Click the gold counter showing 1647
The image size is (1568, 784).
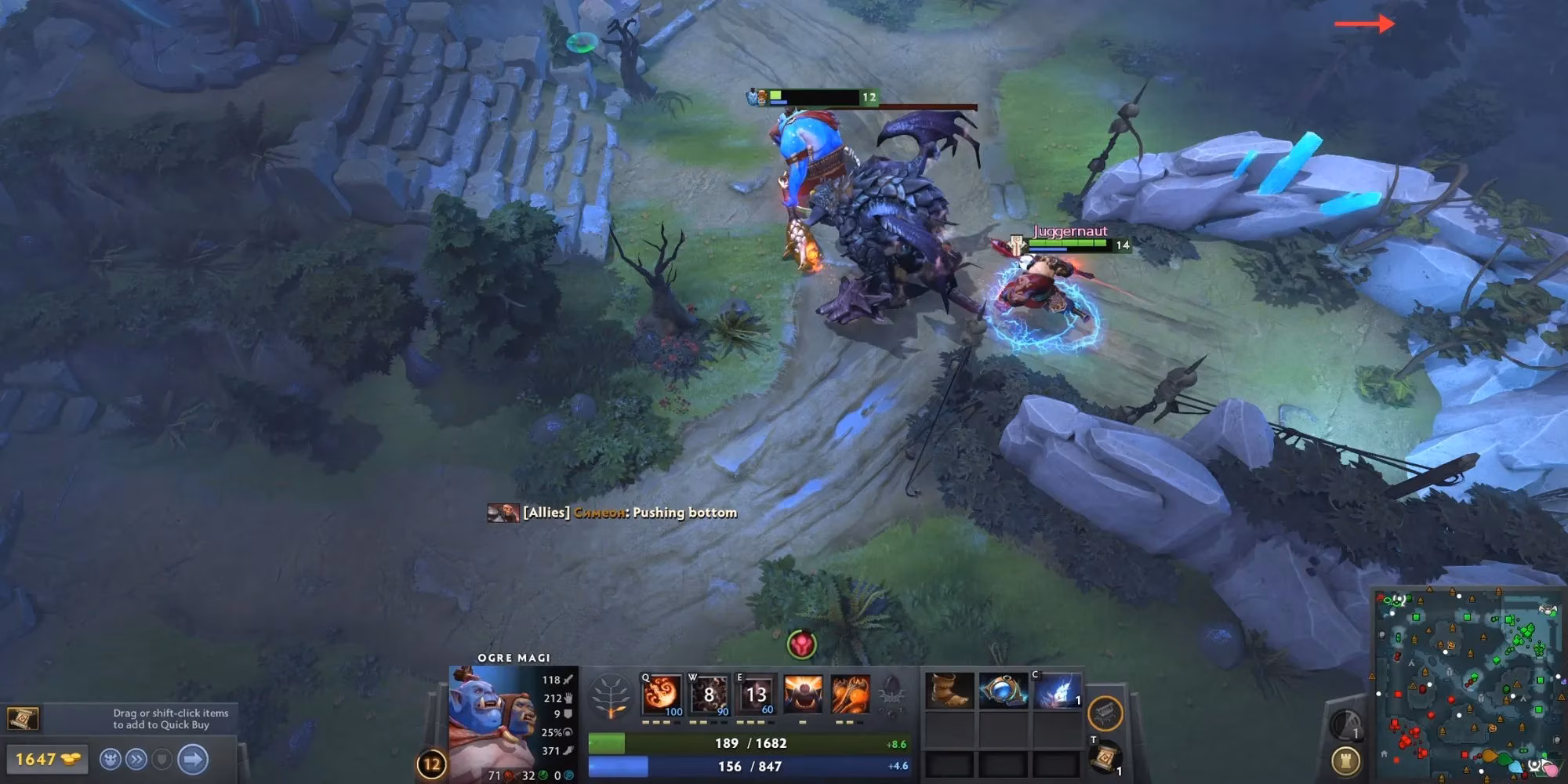(x=47, y=759)
